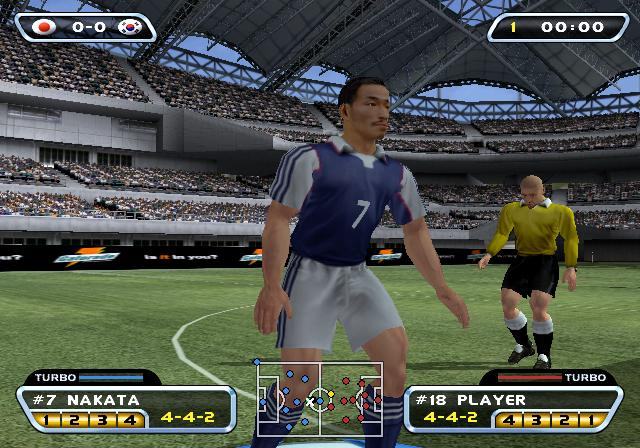Screen dimensions: 640x448
Task: Select box 1 in #18 Player's panel
Action: click(x=594, y=418)
